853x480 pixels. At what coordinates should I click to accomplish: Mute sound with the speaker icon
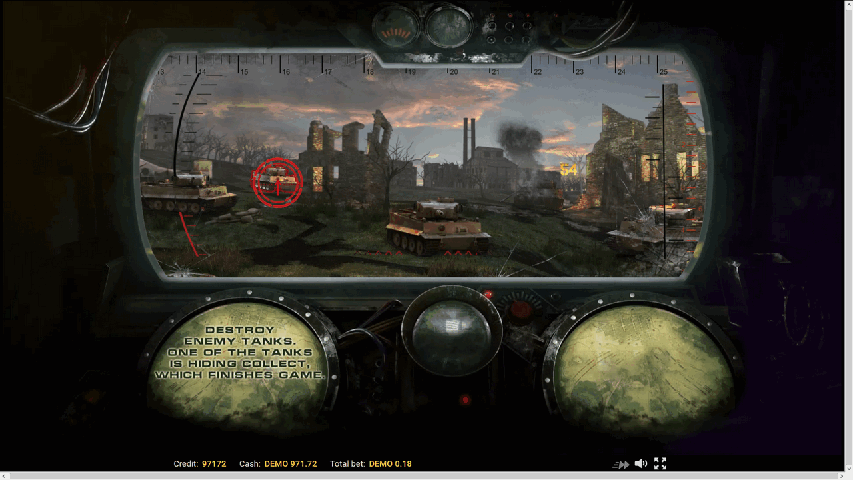click(640, 464)
